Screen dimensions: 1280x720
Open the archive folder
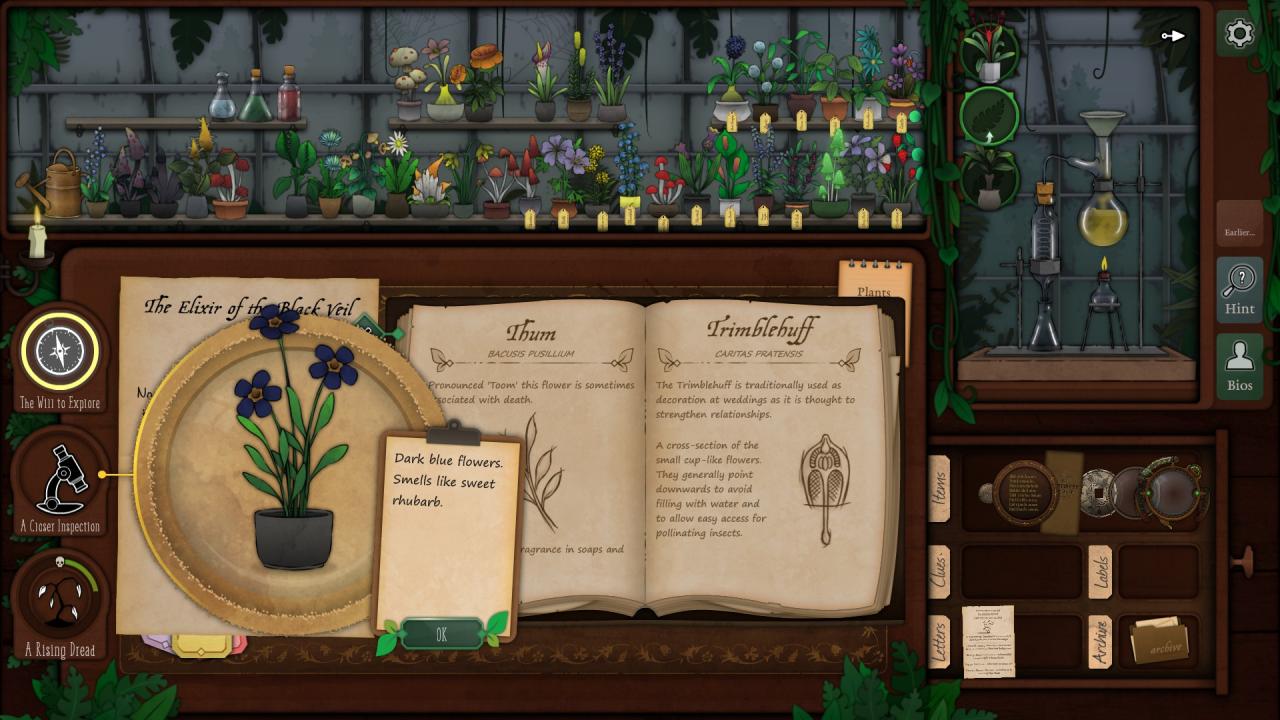[x=1158, y=642]
